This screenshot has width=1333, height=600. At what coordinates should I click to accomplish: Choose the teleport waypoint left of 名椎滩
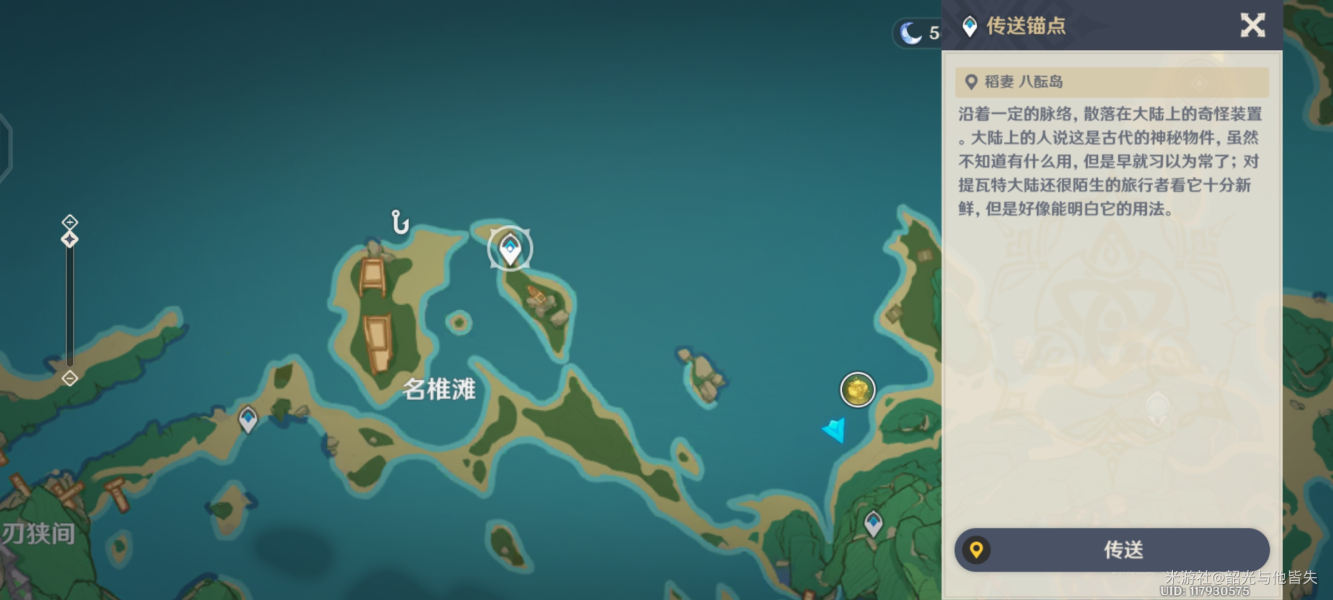pyautogui.click(x=248, y=419)
